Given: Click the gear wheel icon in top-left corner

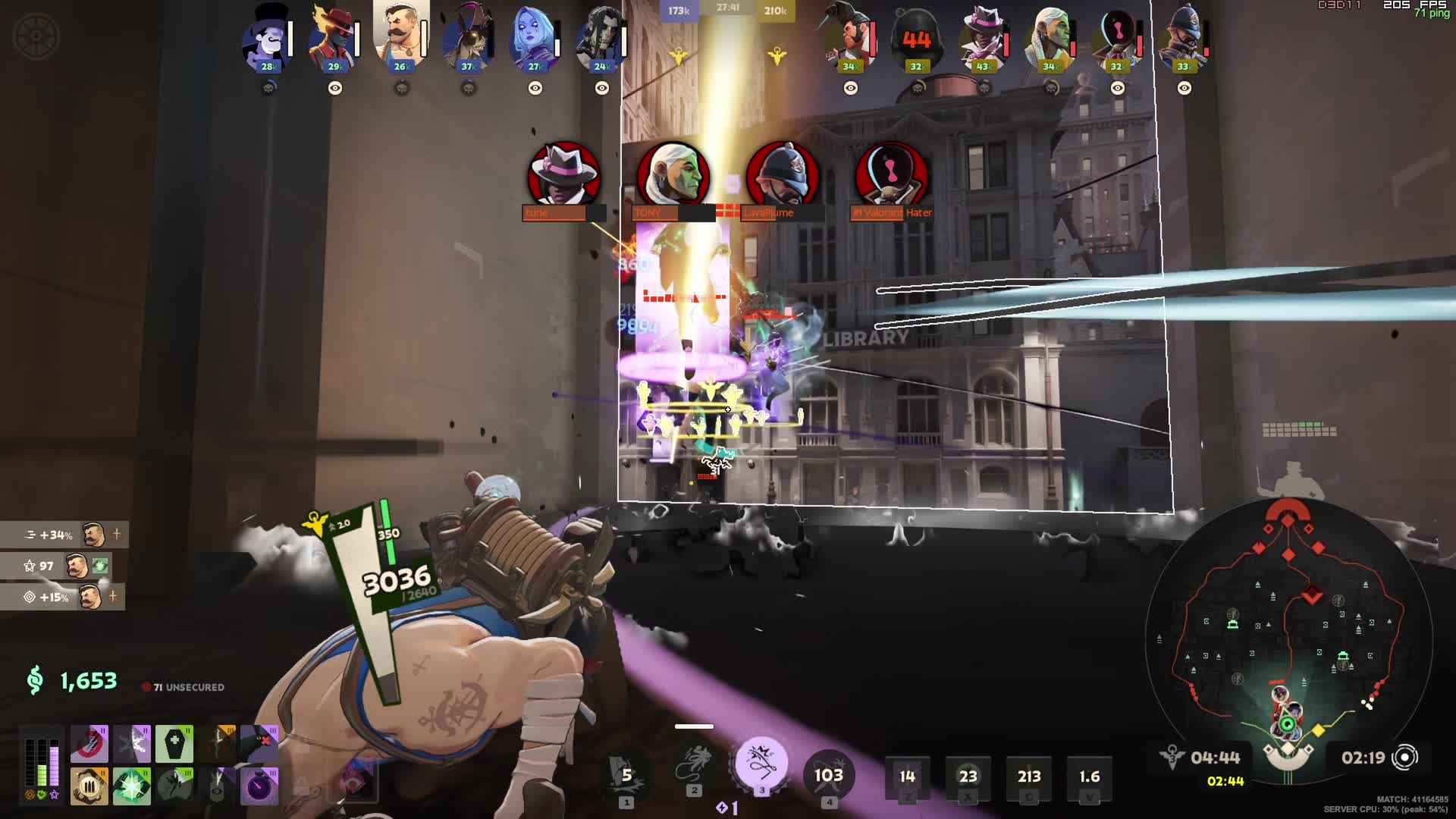Looking at the screenshot, I should 36,36.
